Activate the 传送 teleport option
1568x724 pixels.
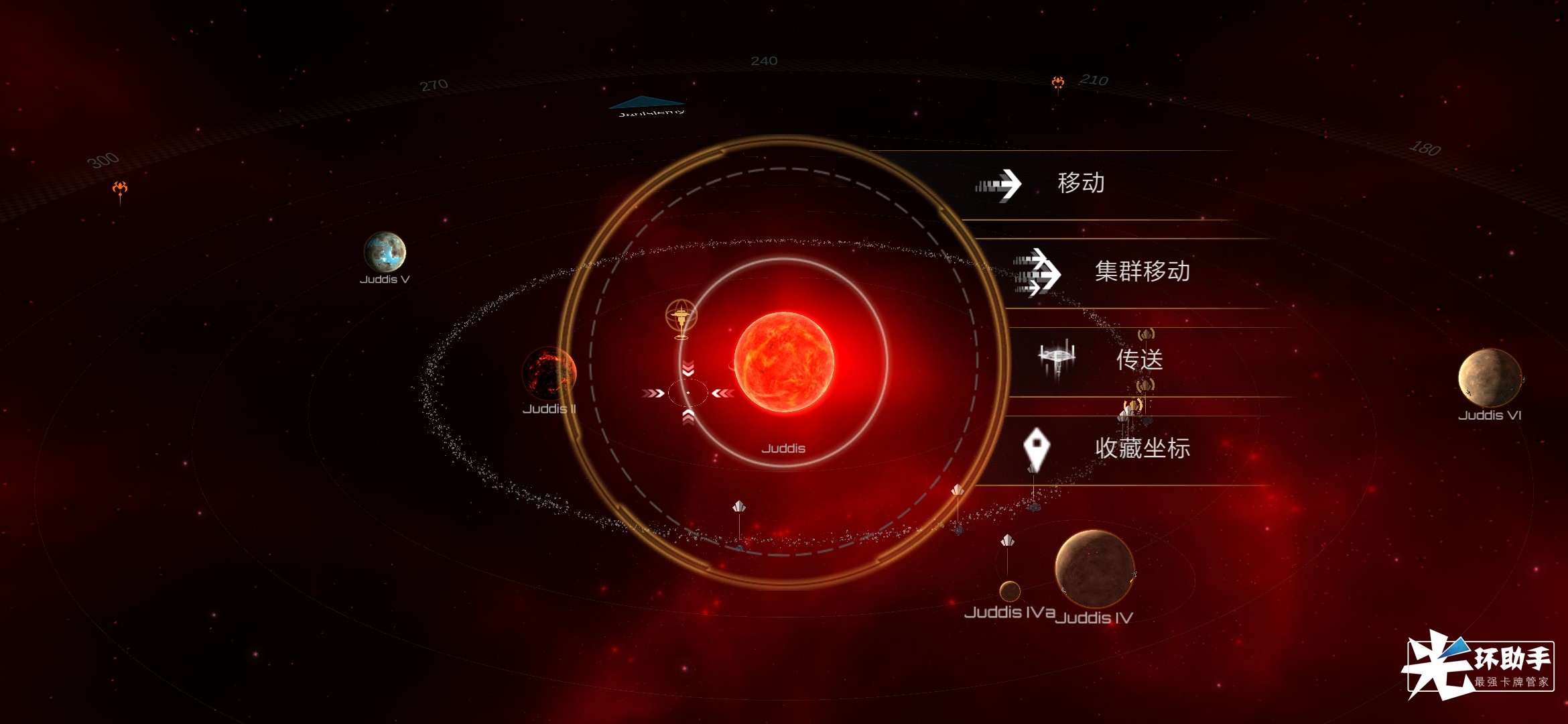[x=1138, y=360]
